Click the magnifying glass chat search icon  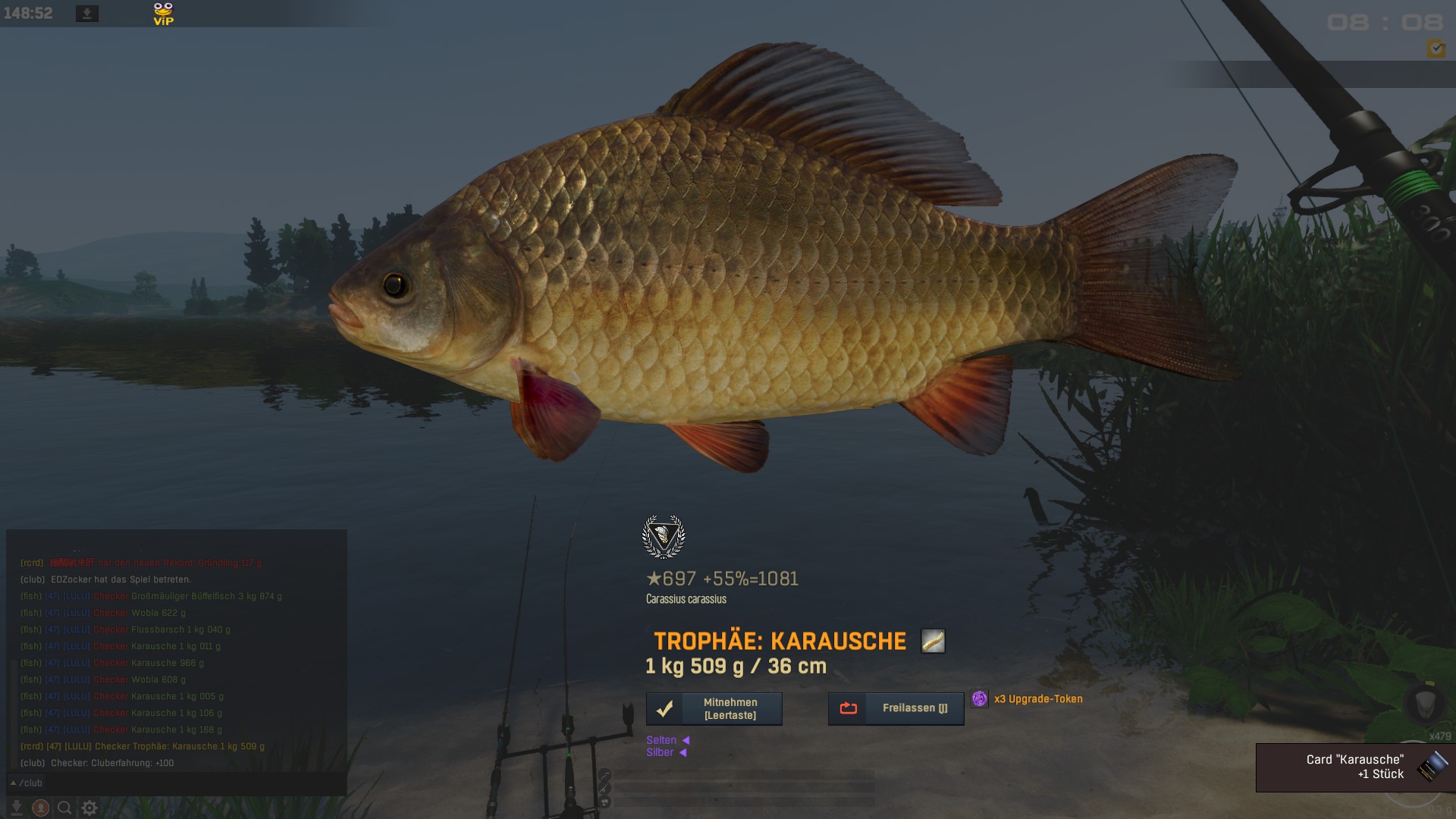pos(65,808)
